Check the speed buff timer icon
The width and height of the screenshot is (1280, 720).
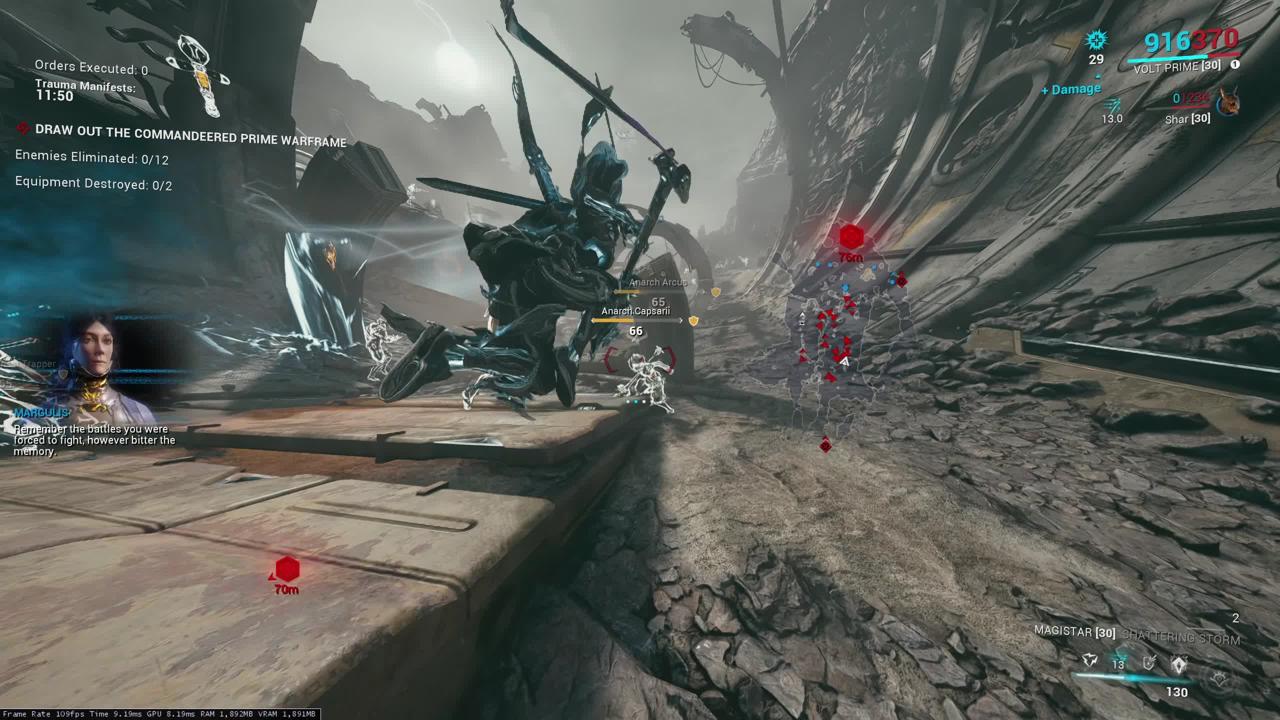click(x=1112, y=104)
